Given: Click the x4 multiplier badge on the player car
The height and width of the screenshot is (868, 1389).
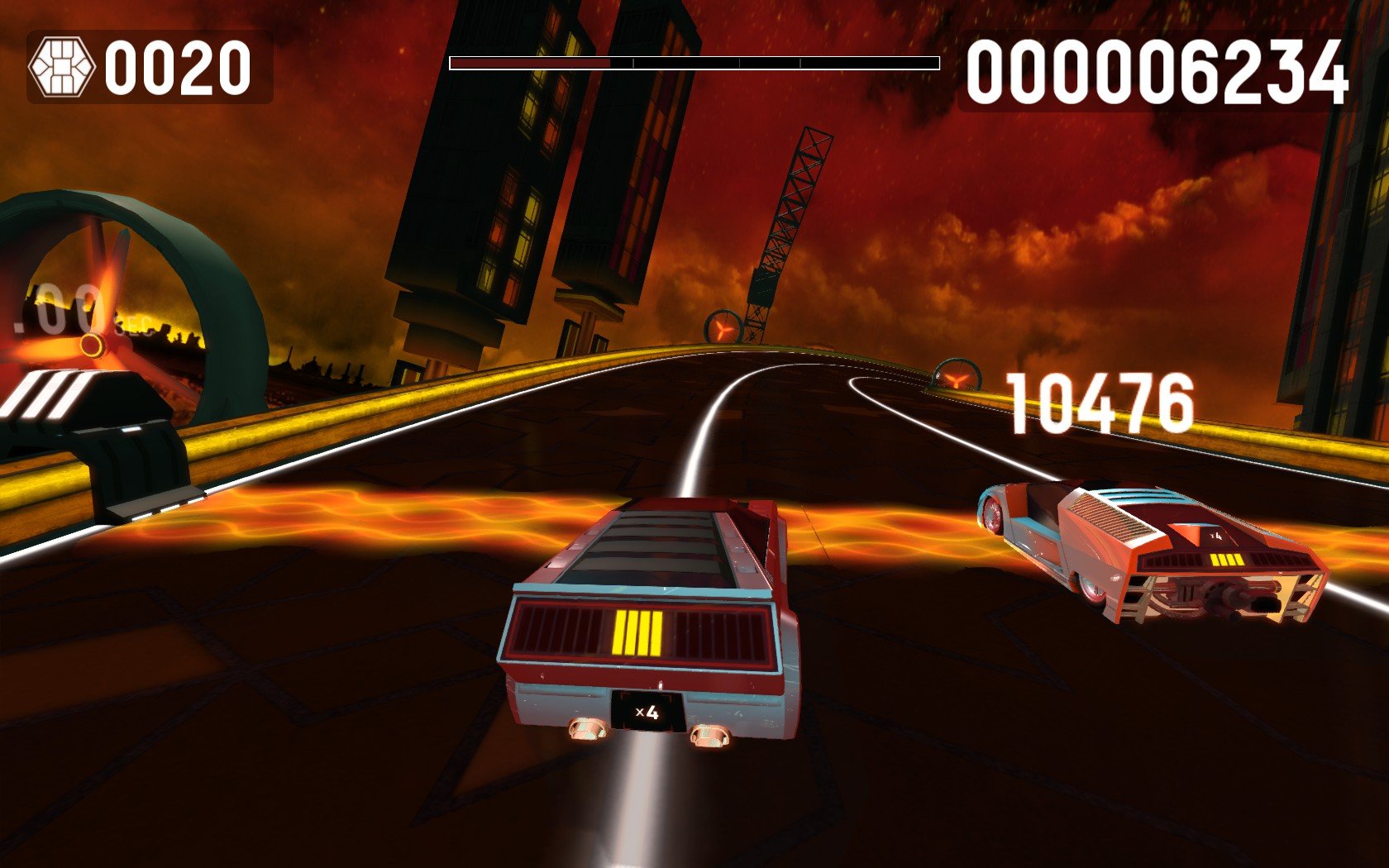Looking at the screenshot, I should click(647, 713).
